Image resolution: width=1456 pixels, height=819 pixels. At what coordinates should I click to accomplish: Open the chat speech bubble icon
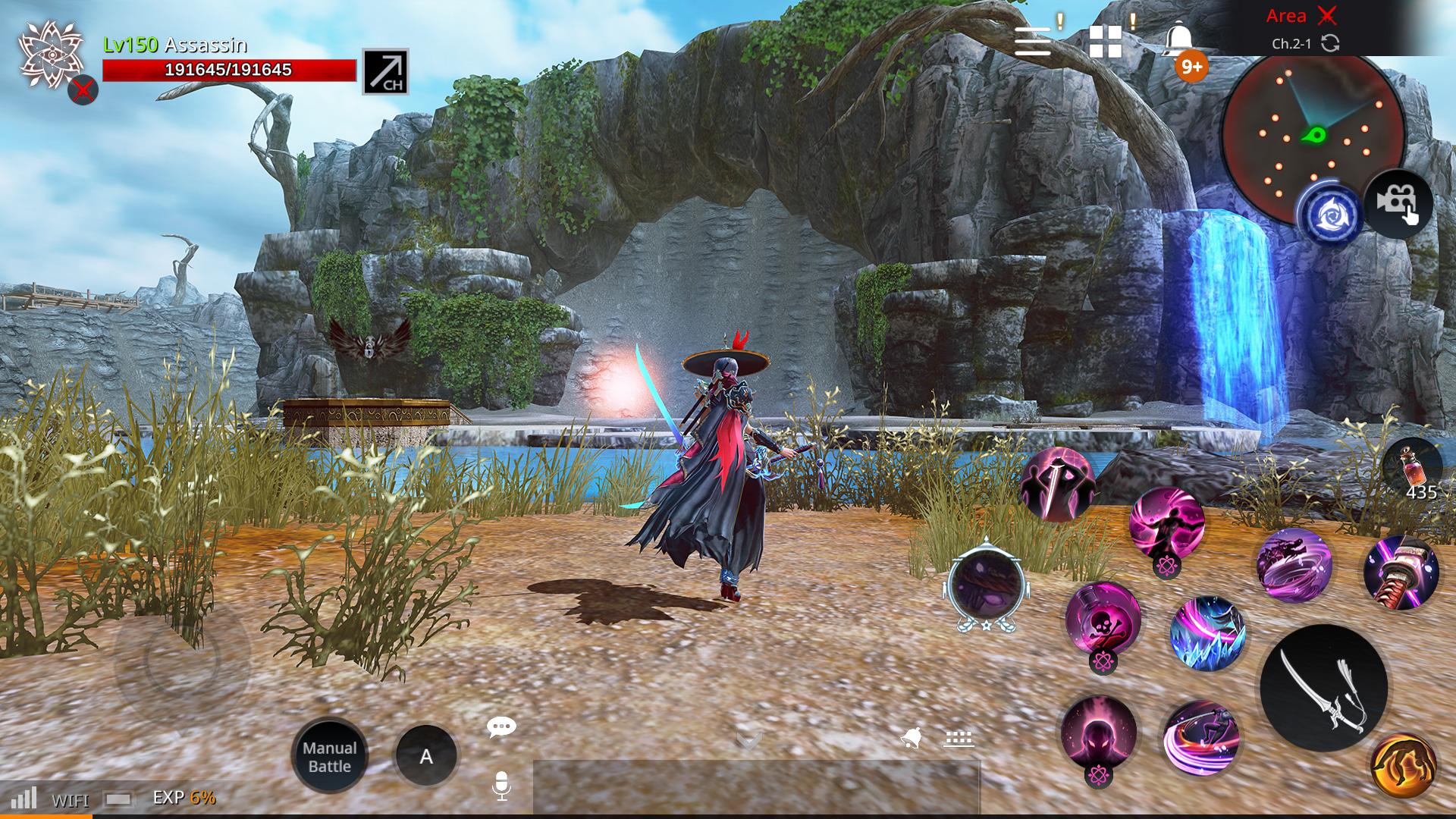pyautogui.click(x=501, y=727)
